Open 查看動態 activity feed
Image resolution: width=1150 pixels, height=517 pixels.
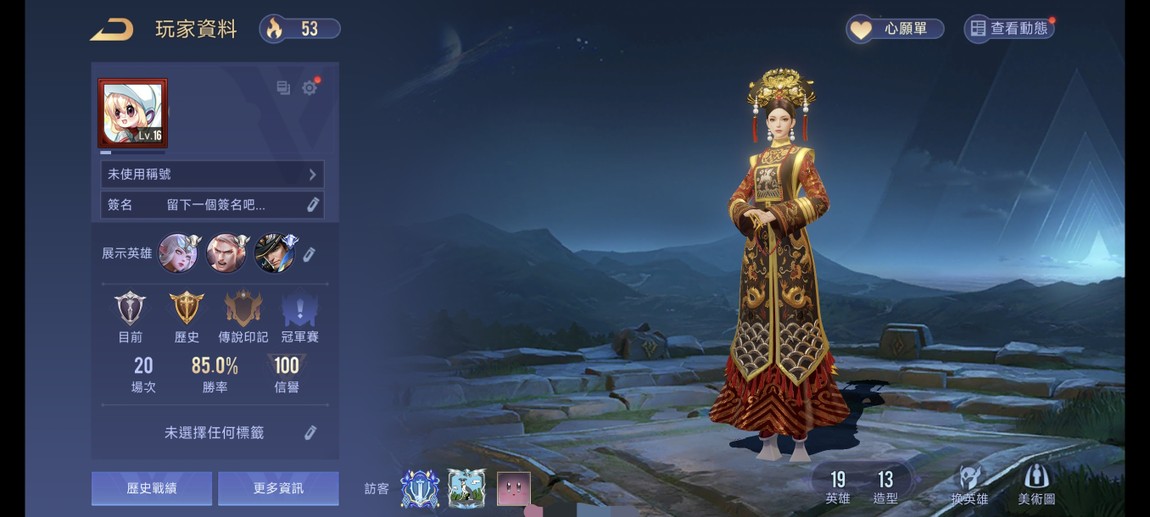1008,29
